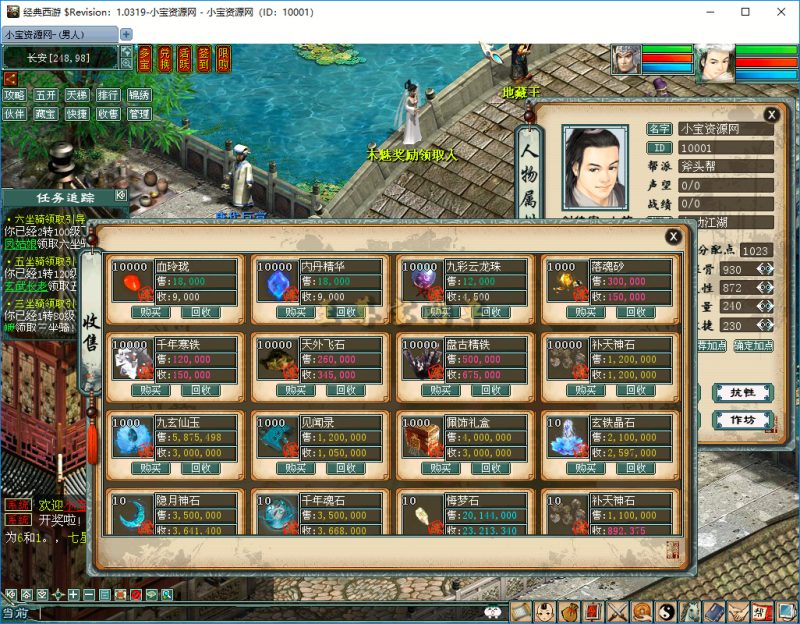
Task: Click the 管理 management button
Action: tap(138, 114)
